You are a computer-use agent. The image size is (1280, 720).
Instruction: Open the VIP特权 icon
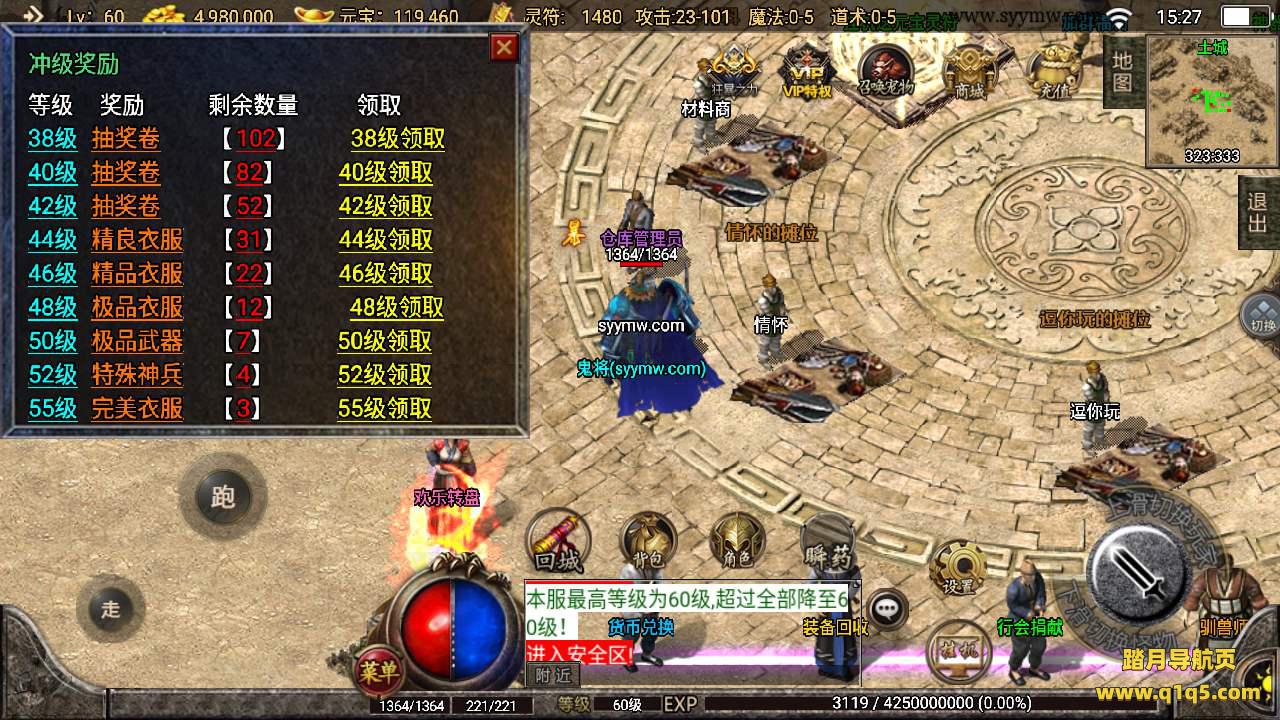[806, 72]
